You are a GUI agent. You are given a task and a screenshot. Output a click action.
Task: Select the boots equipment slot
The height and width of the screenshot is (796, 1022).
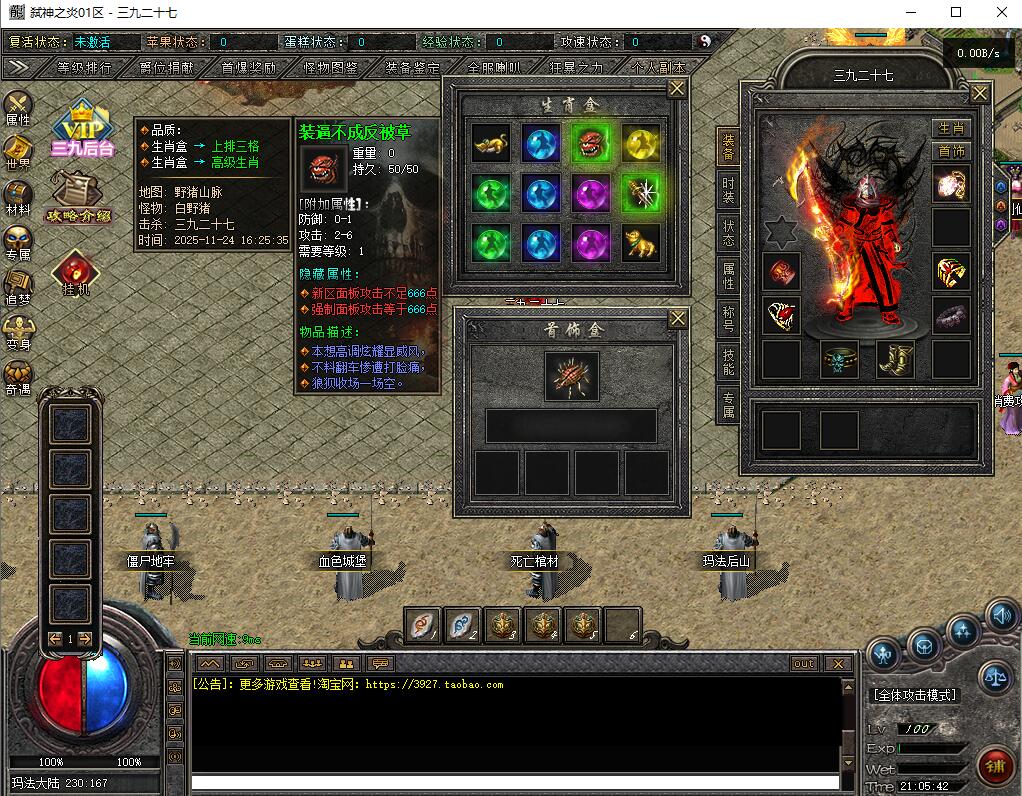895,359
